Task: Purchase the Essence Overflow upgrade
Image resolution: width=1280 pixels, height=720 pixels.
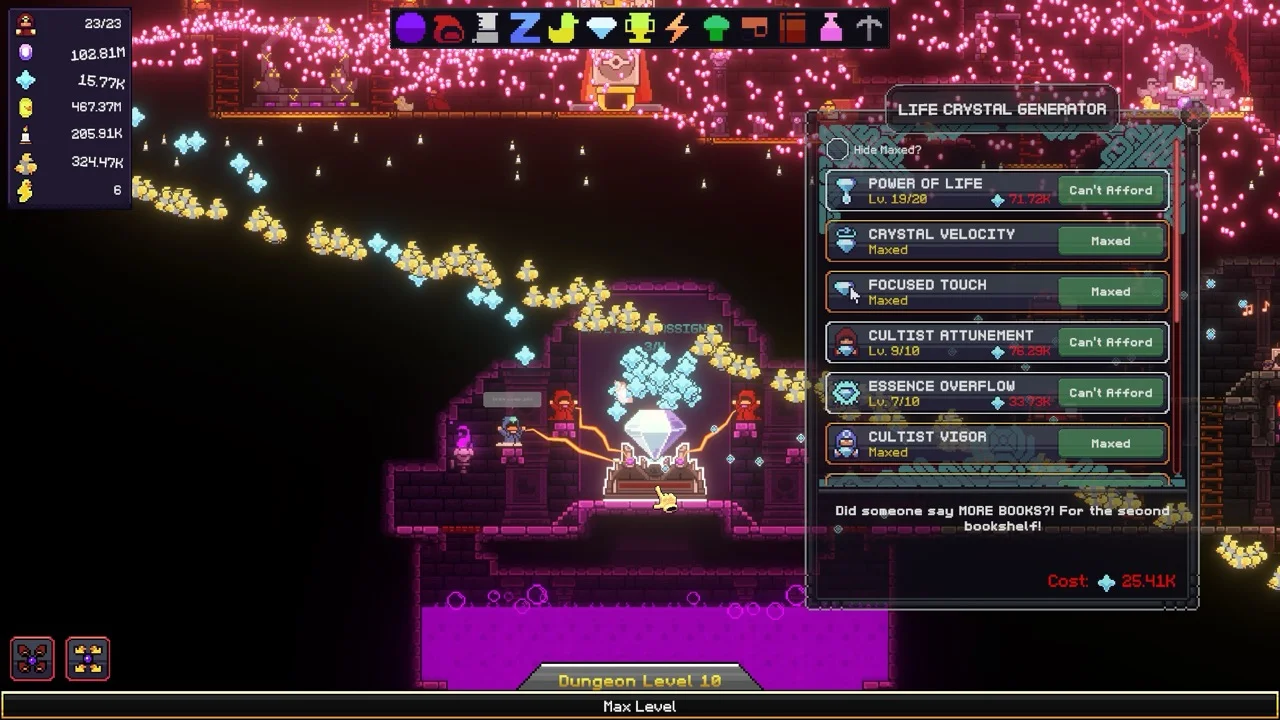Action: (1110, 393)
